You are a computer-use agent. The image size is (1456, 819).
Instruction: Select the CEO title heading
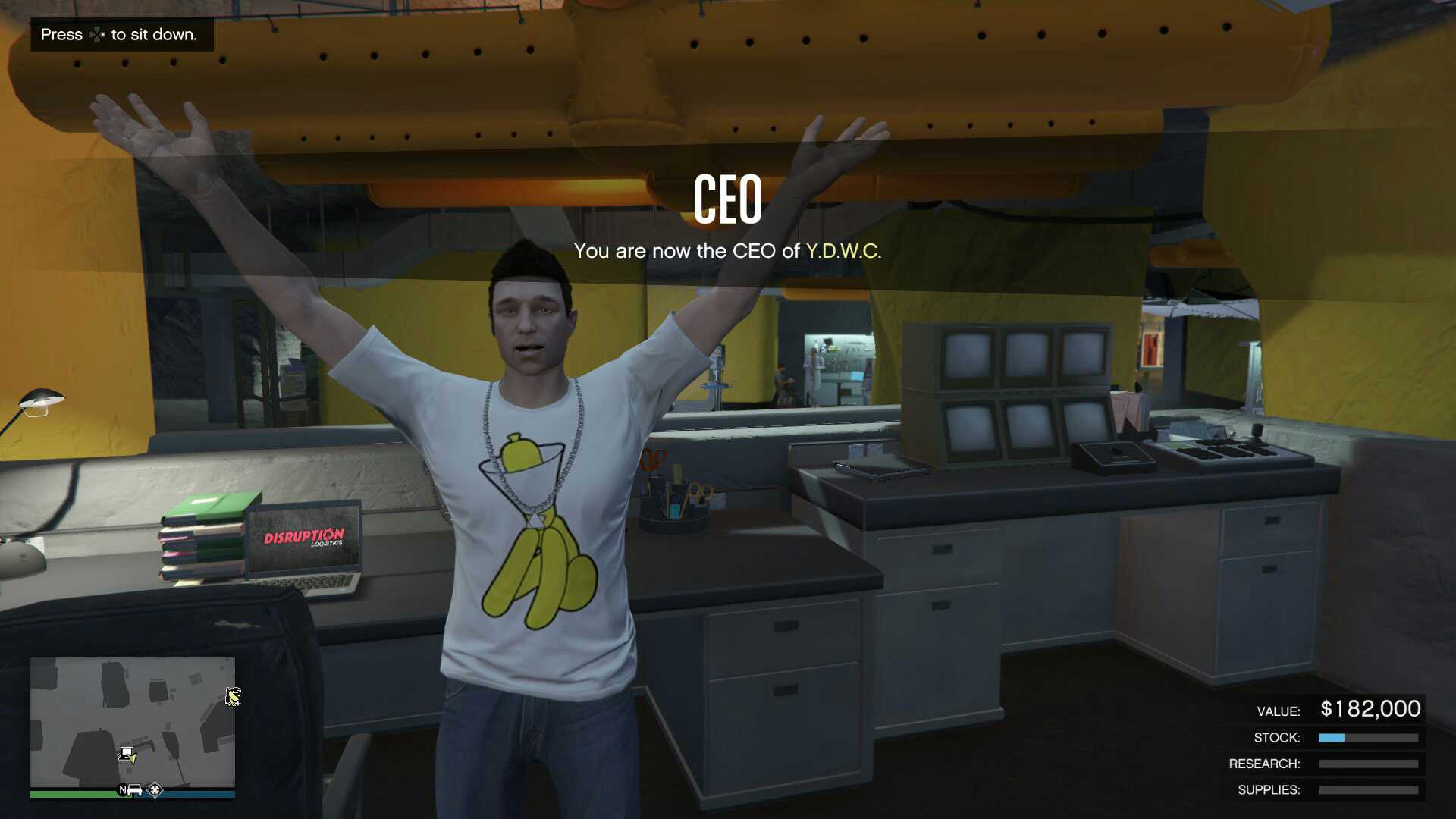click(x=728, y=200)
